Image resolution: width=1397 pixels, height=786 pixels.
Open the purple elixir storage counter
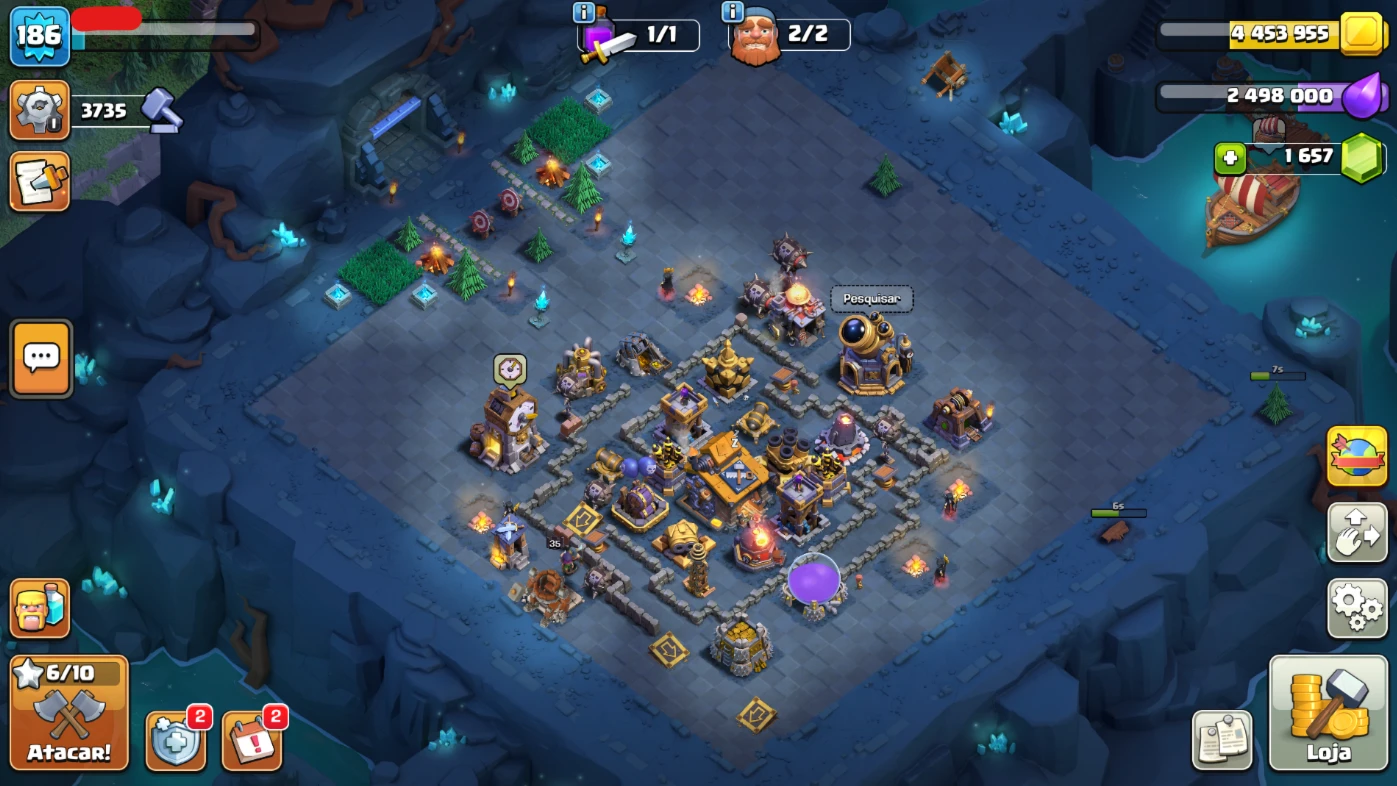[x=1280, y=96]
